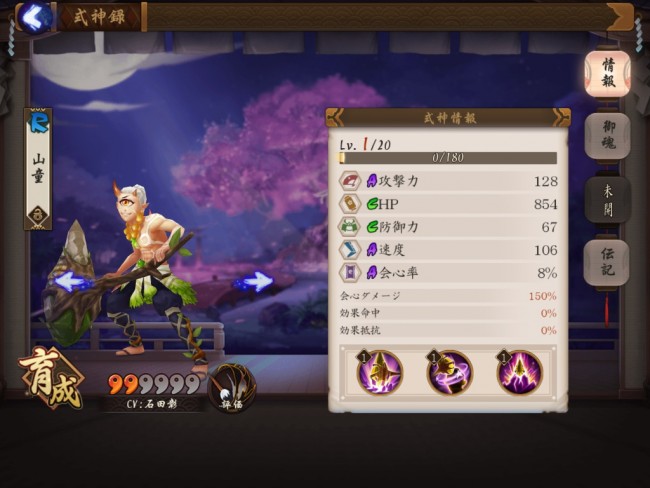Show the 伝記 biography tab
Screen dimensions: 650x488
pos(607,263)
